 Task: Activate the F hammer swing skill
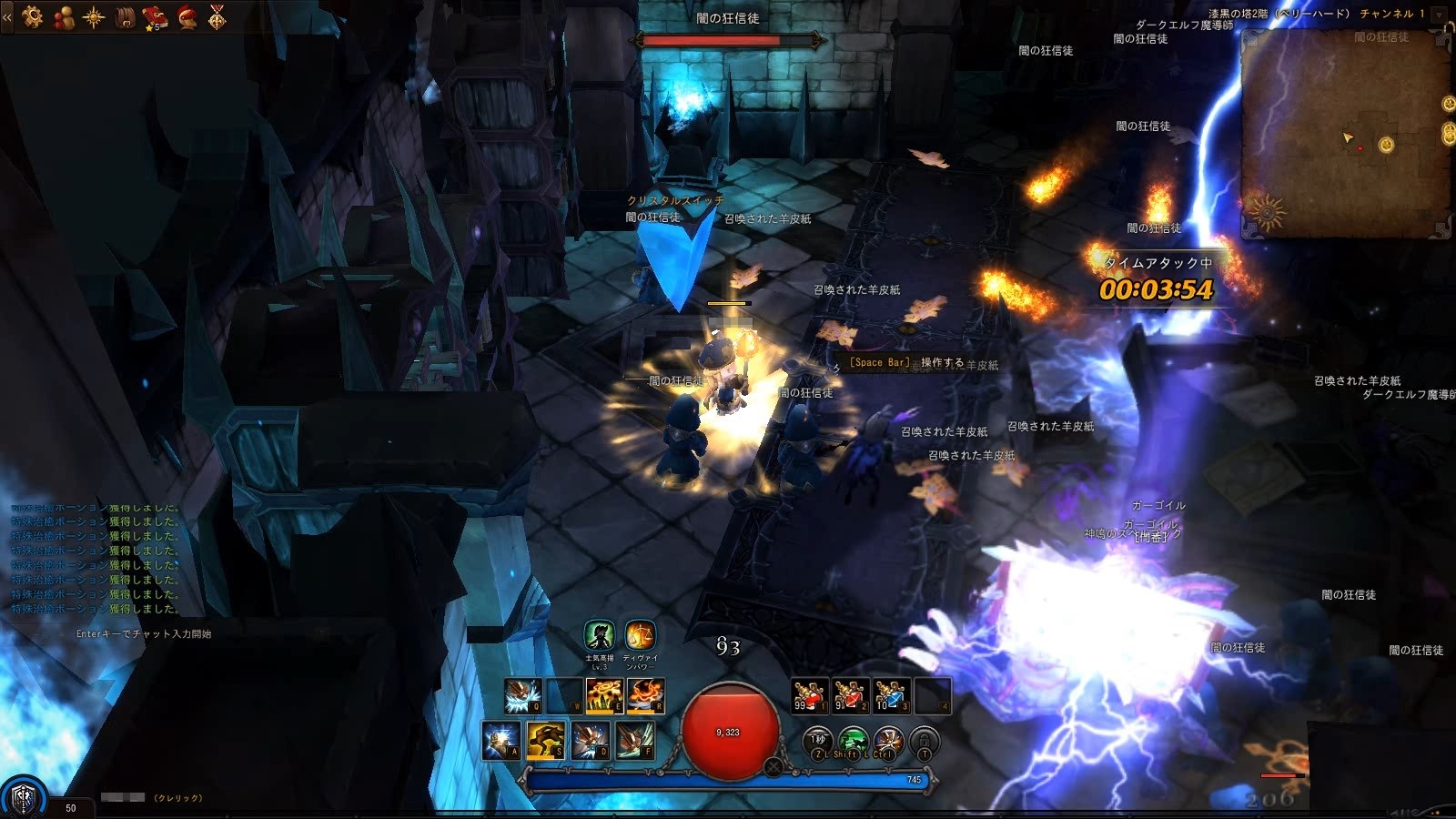(634, 741)
